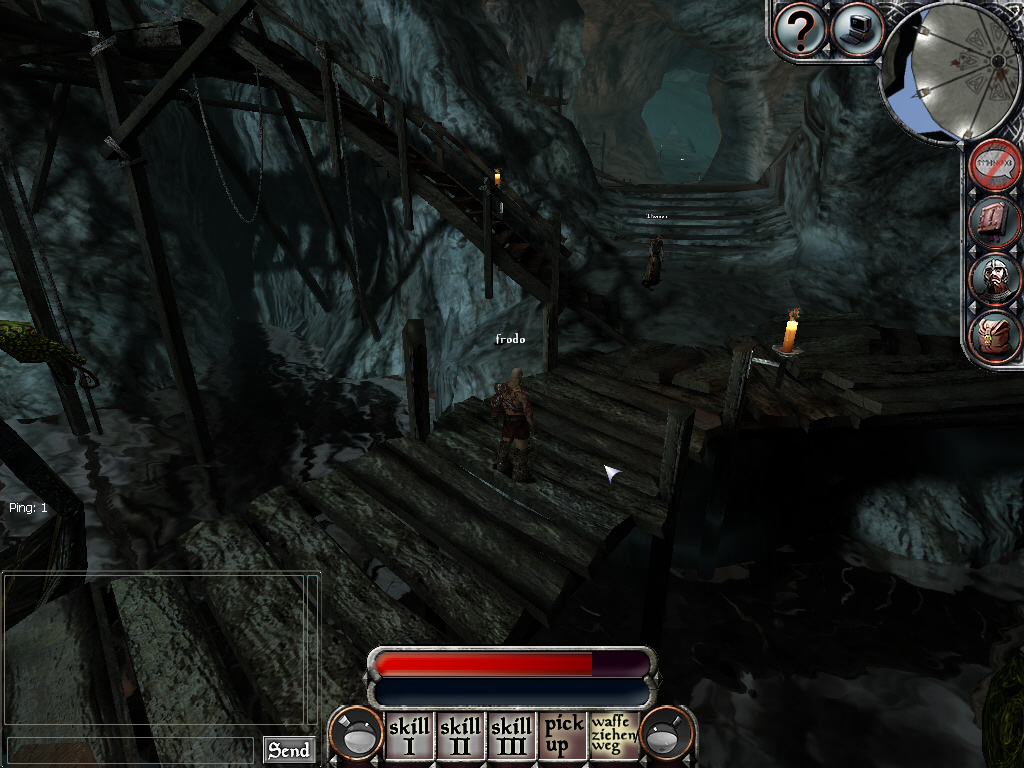Click the Send chat button

289,750
